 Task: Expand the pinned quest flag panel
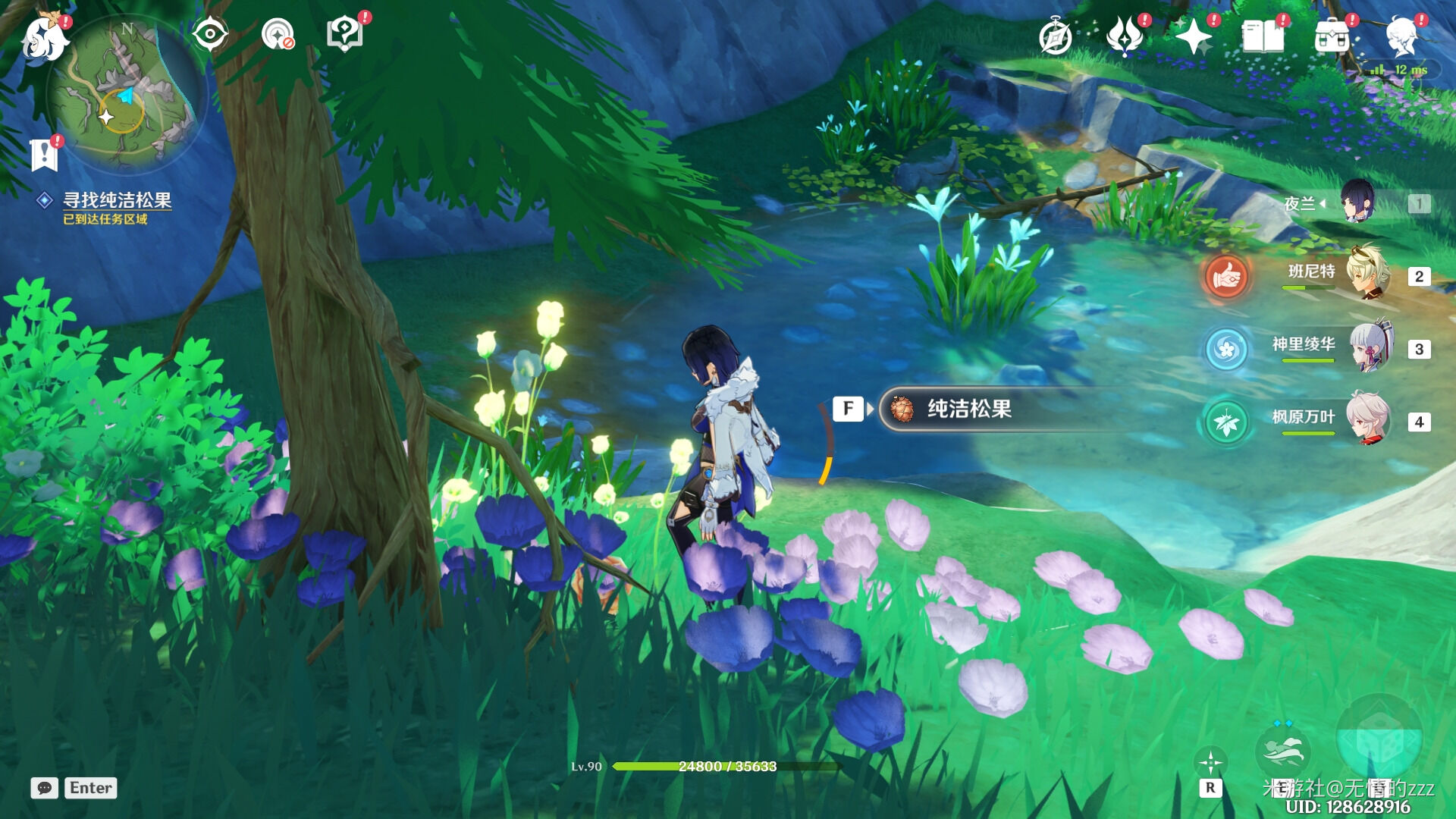[x=45, y=154]
